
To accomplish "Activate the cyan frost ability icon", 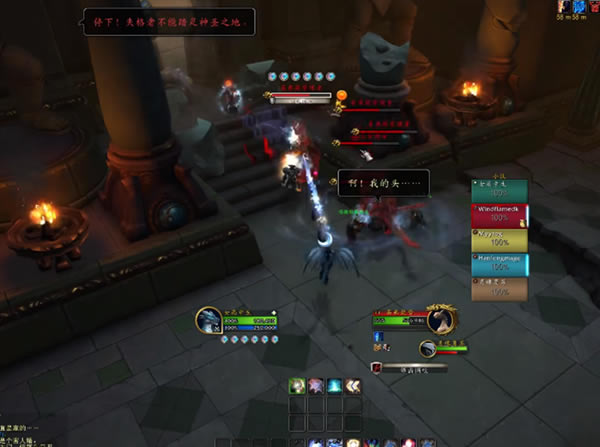I will (x=334, y=385).
